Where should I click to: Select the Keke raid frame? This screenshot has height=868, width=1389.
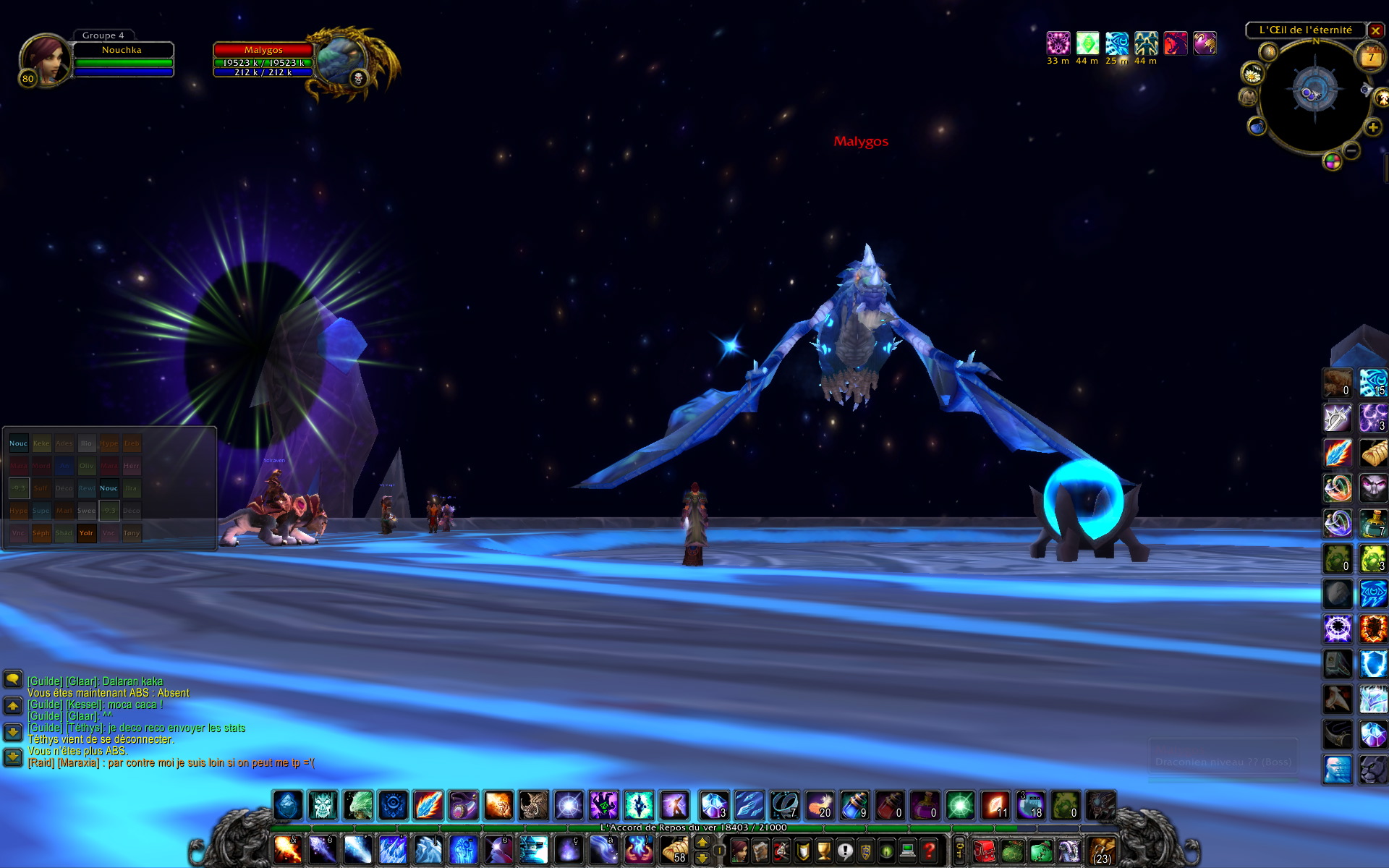pos(41,443)
